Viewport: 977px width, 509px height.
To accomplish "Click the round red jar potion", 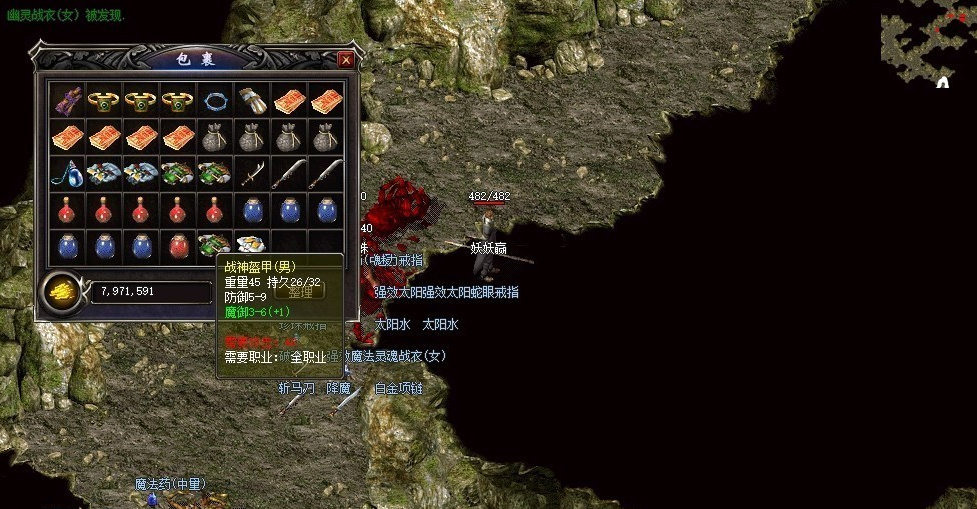I will [178, 246].
